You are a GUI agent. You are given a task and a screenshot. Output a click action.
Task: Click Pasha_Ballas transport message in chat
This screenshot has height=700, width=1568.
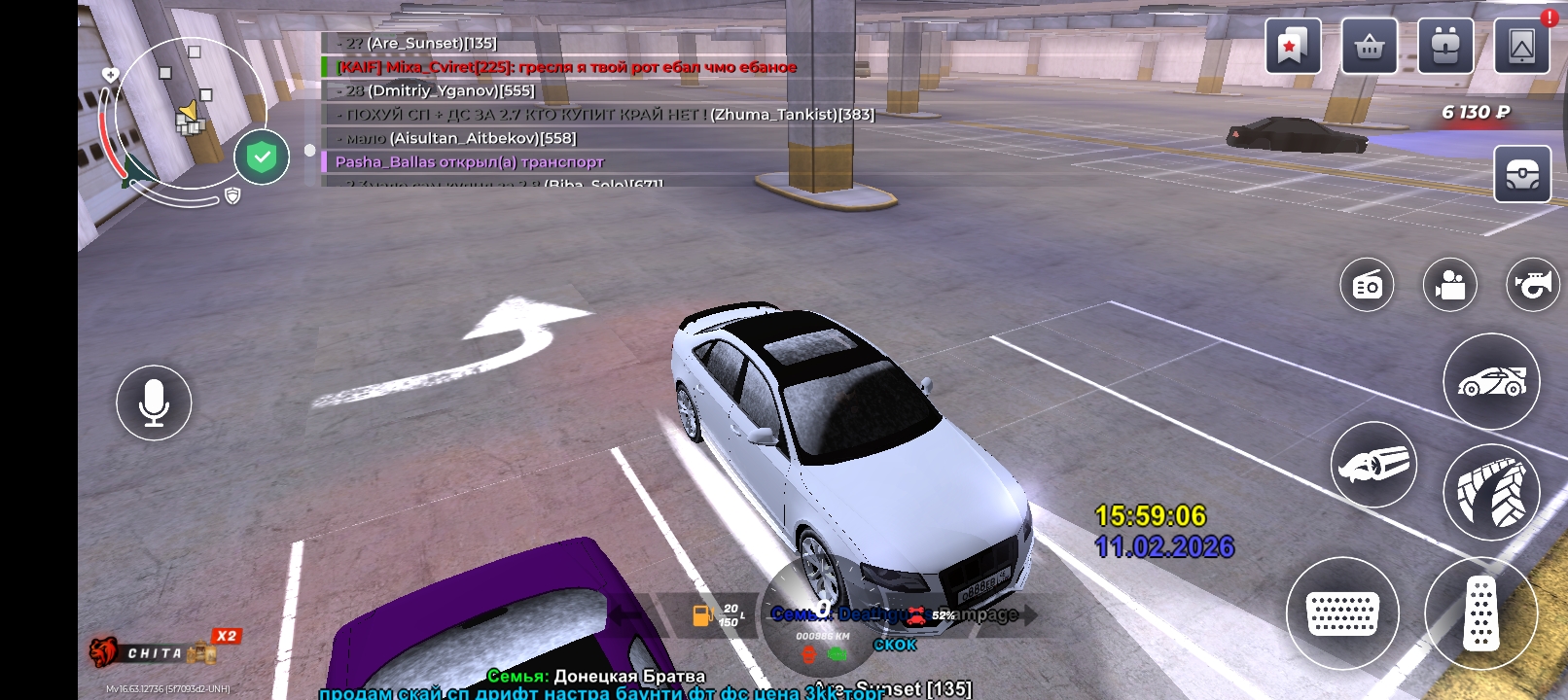[470, 162]
